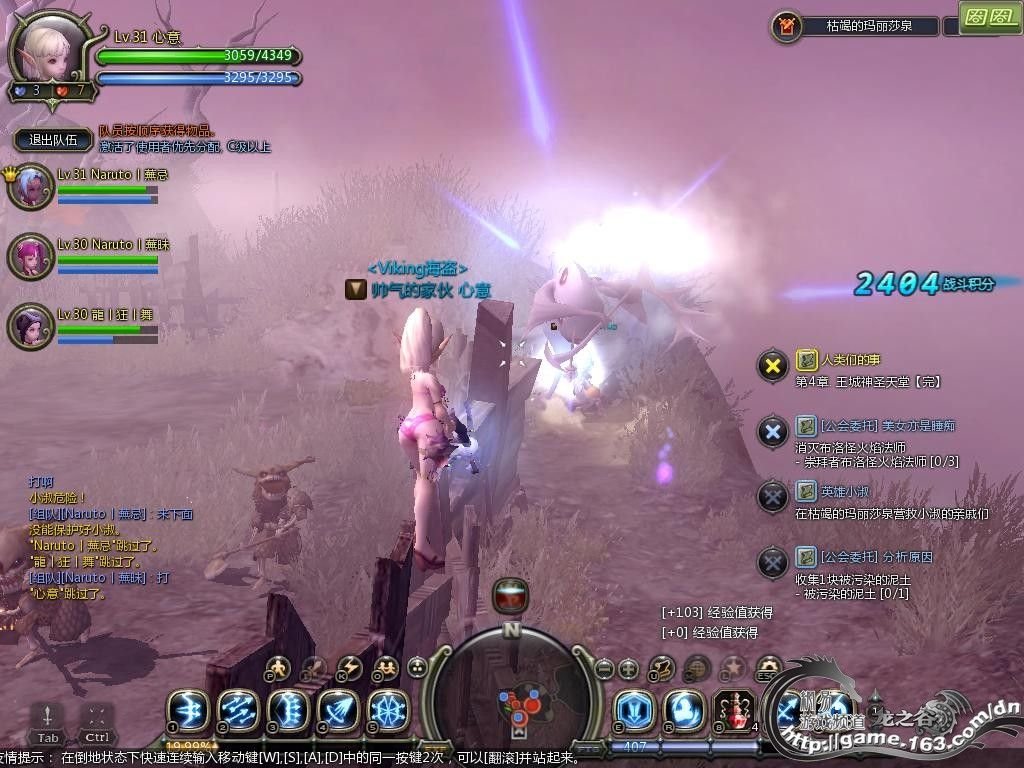Click the 退出队伍 leave party button
The image size is (1024, 768).
click(x=53, y=140)
